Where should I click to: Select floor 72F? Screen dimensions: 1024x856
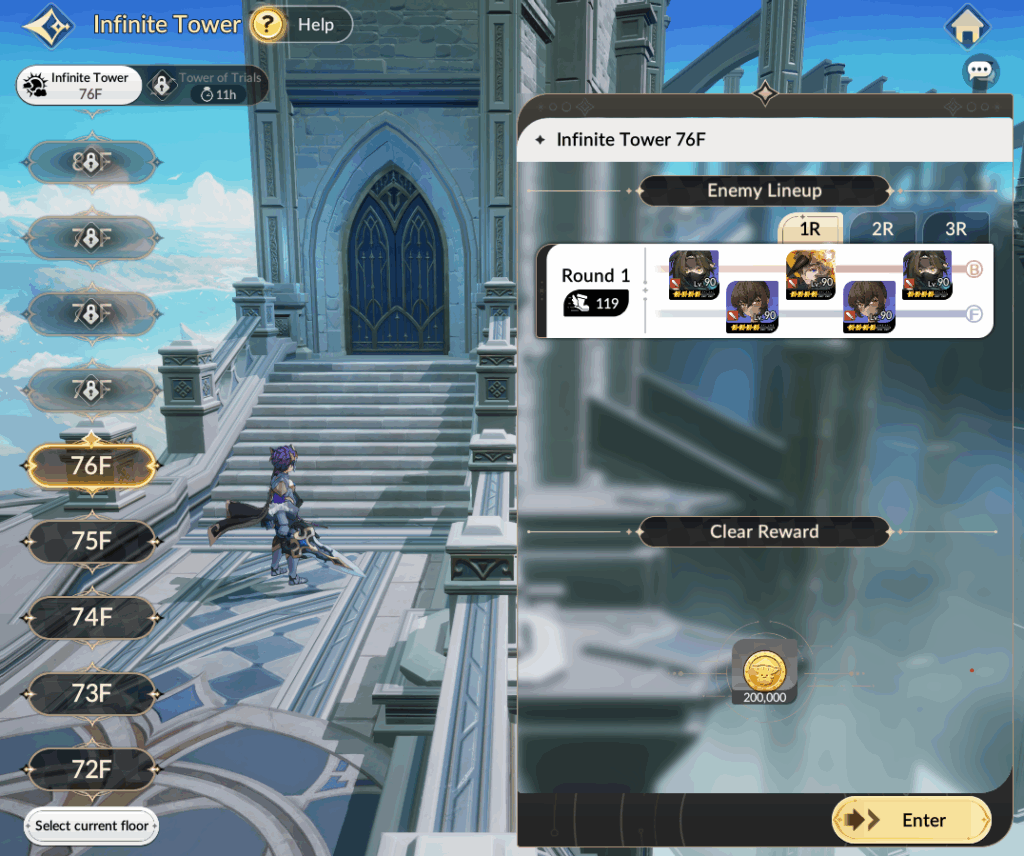[92, 770]
